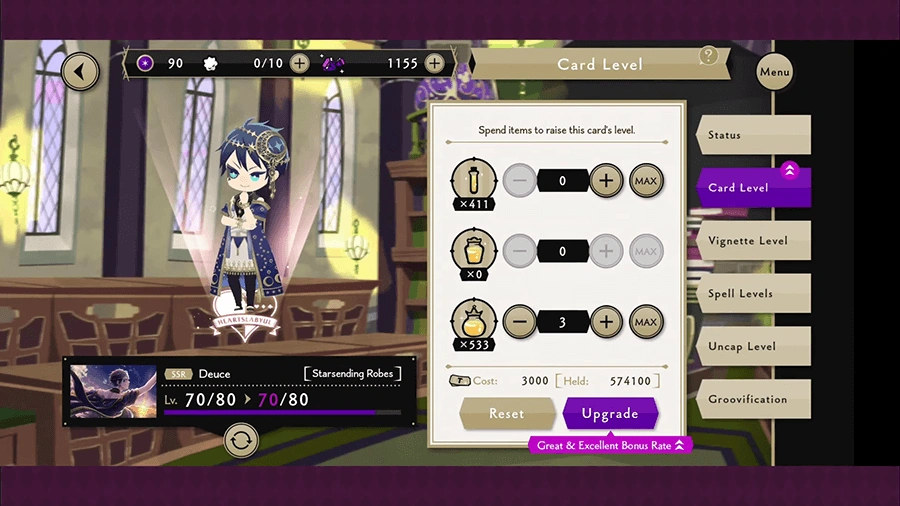The height and width of the screenshot is (506, 900).
Task: Add one more x533 potion item
Action: click(606, 322)
